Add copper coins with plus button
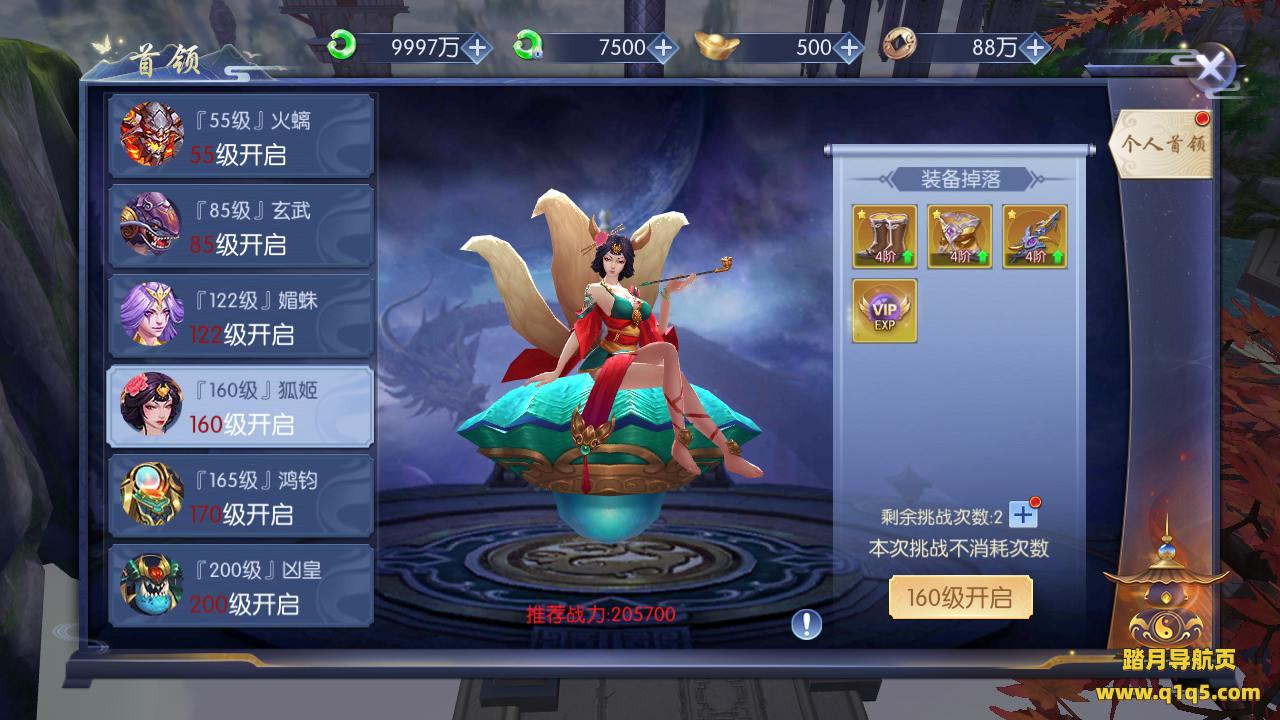The height and width of the screenshot is (720, 1280). [1034, 47]
